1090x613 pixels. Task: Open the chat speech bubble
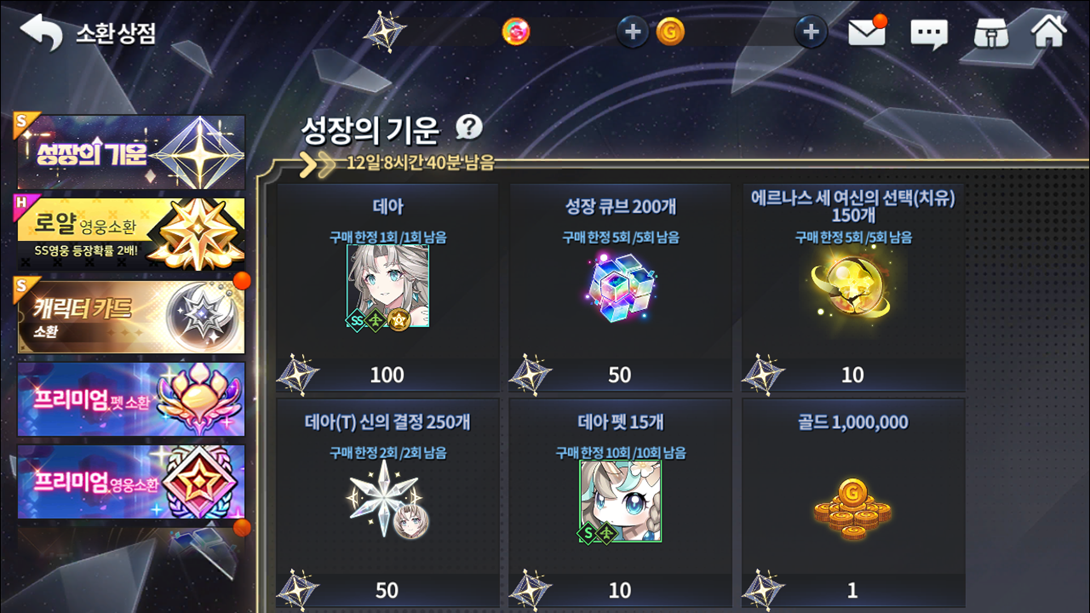928,33
